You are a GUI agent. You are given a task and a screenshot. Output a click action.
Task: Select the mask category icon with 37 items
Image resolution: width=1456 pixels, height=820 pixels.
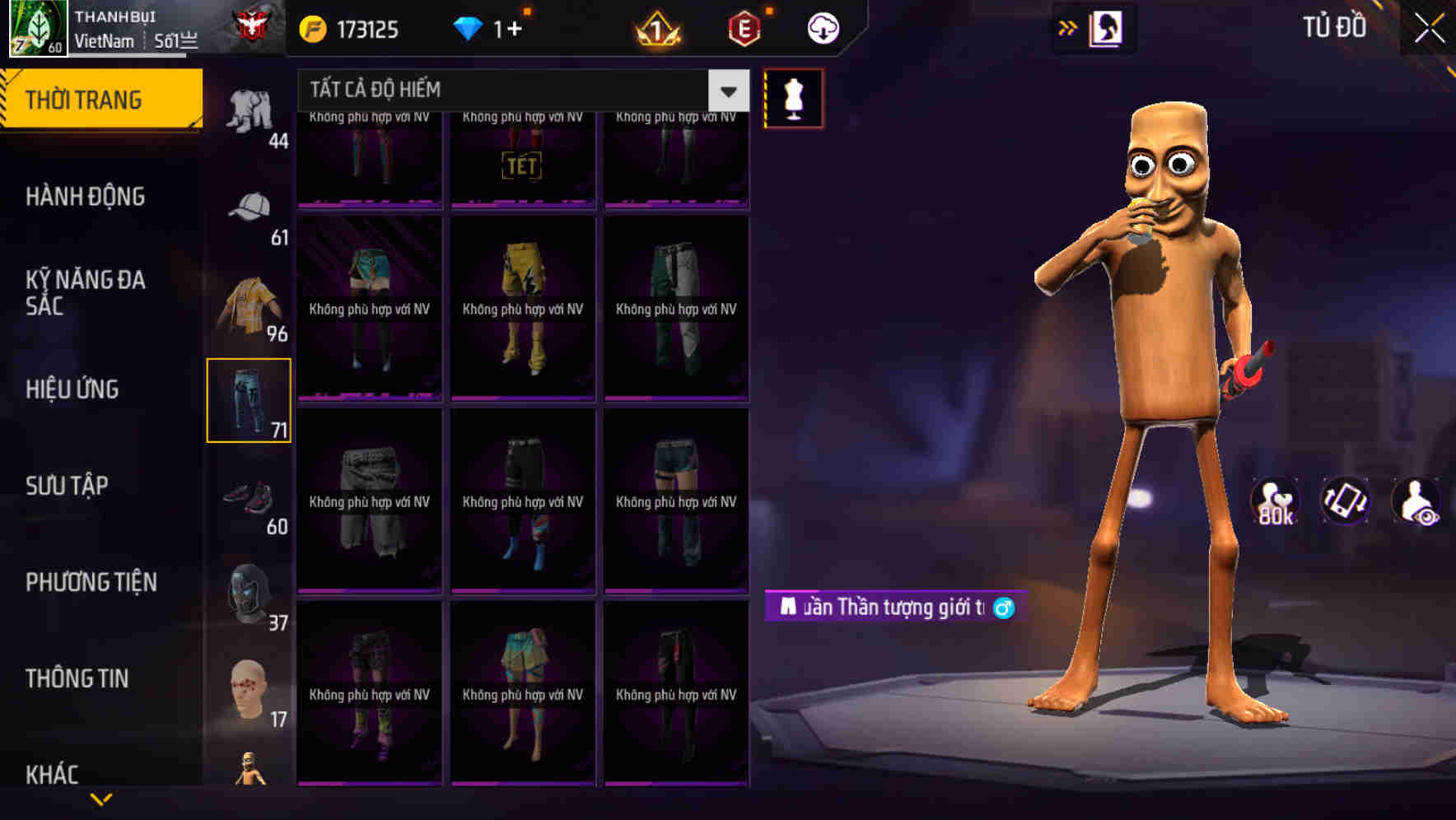tap(251, 591)
